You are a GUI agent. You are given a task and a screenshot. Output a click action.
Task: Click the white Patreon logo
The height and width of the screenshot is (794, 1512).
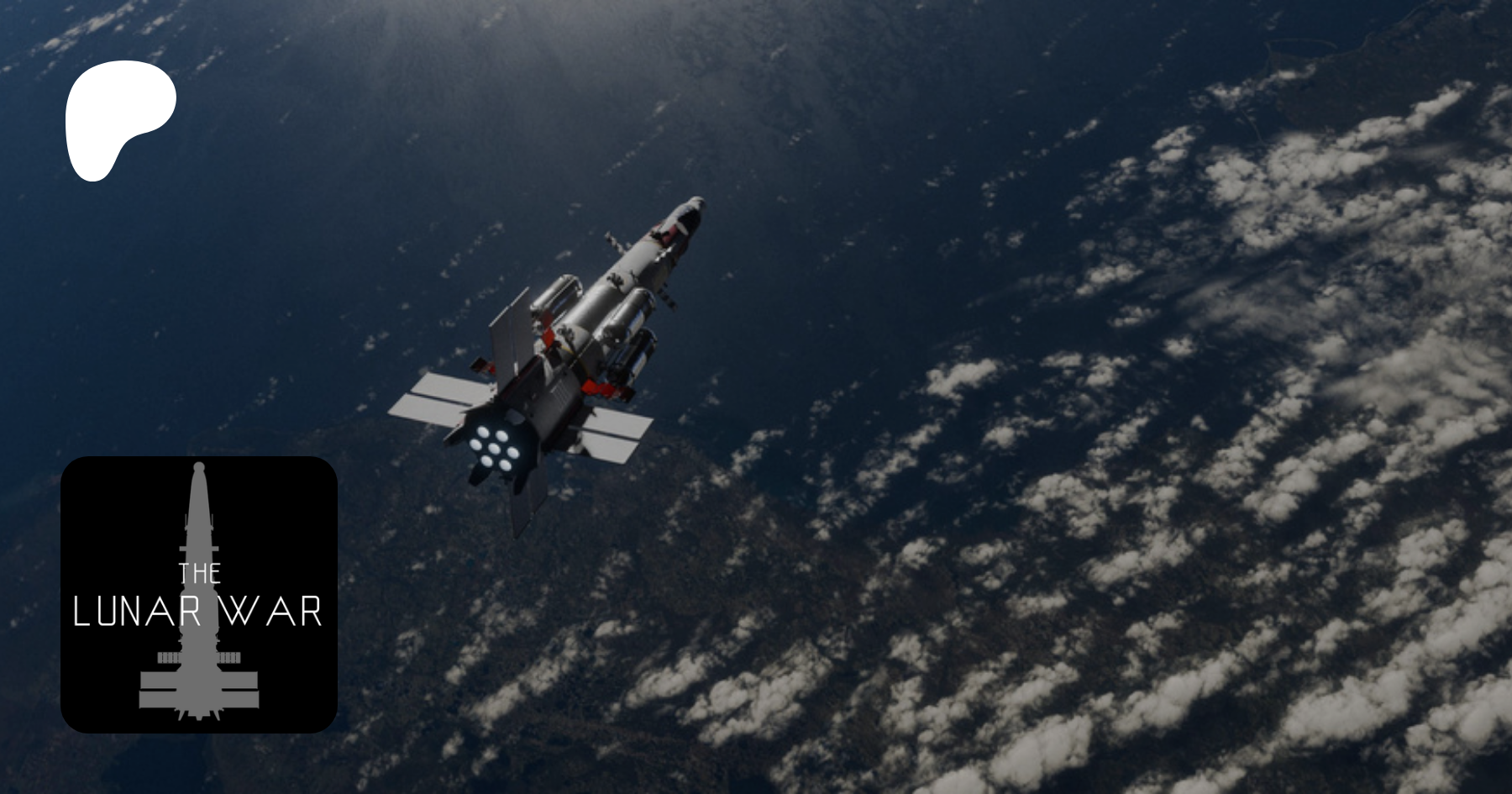click(x=118, y=118)
